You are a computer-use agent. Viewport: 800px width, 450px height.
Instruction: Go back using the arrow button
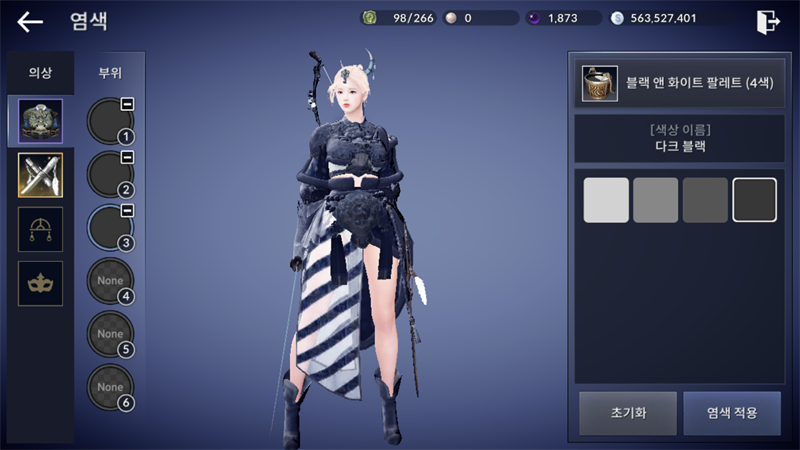[31, 21]
